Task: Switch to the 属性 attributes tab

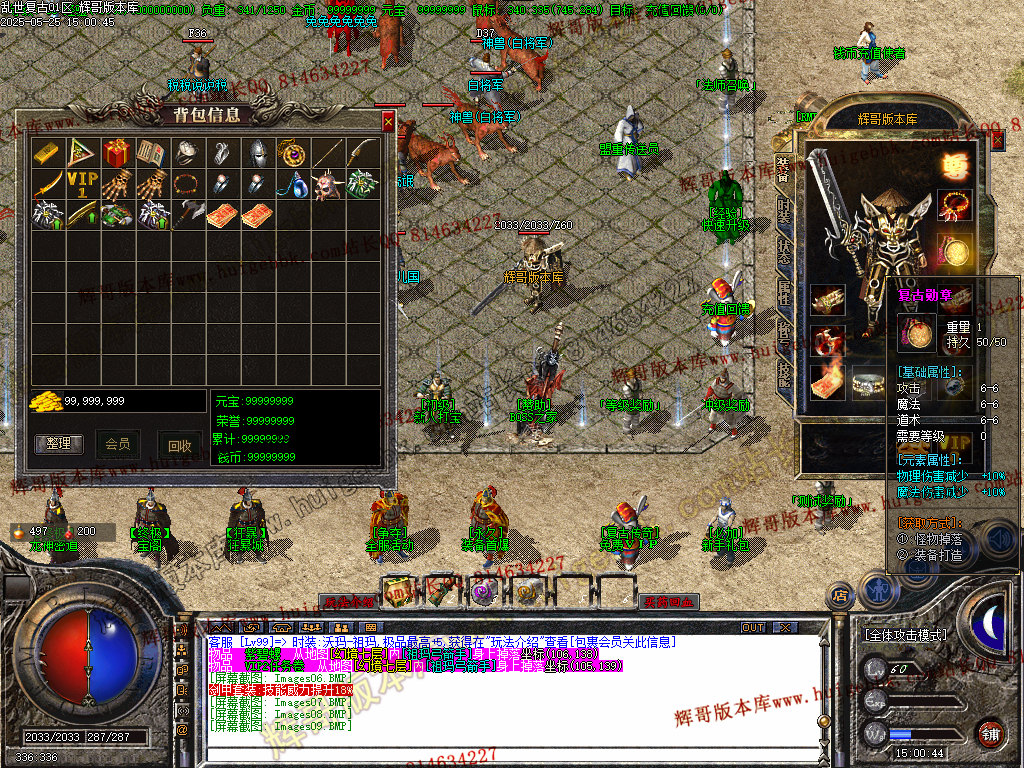Action: [785, 293]
